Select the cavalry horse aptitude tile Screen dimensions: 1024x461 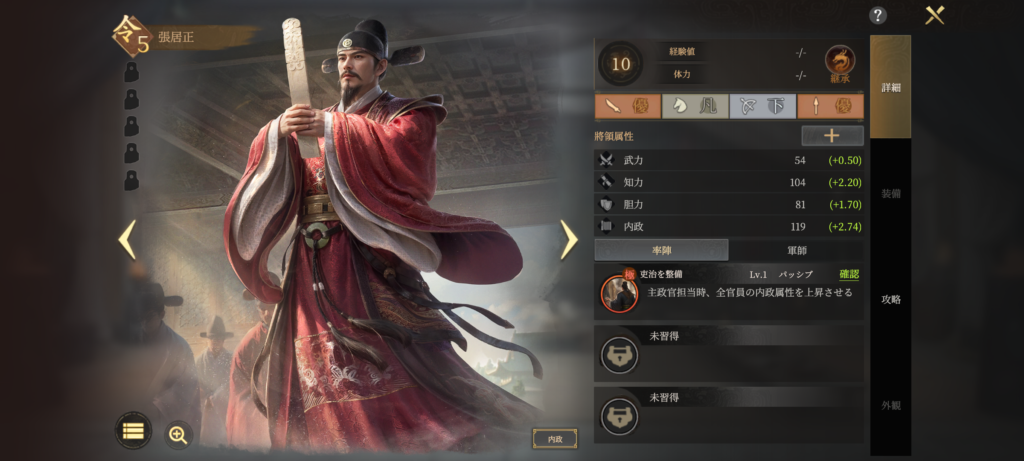pyautogui.click(x=695, y=106)
